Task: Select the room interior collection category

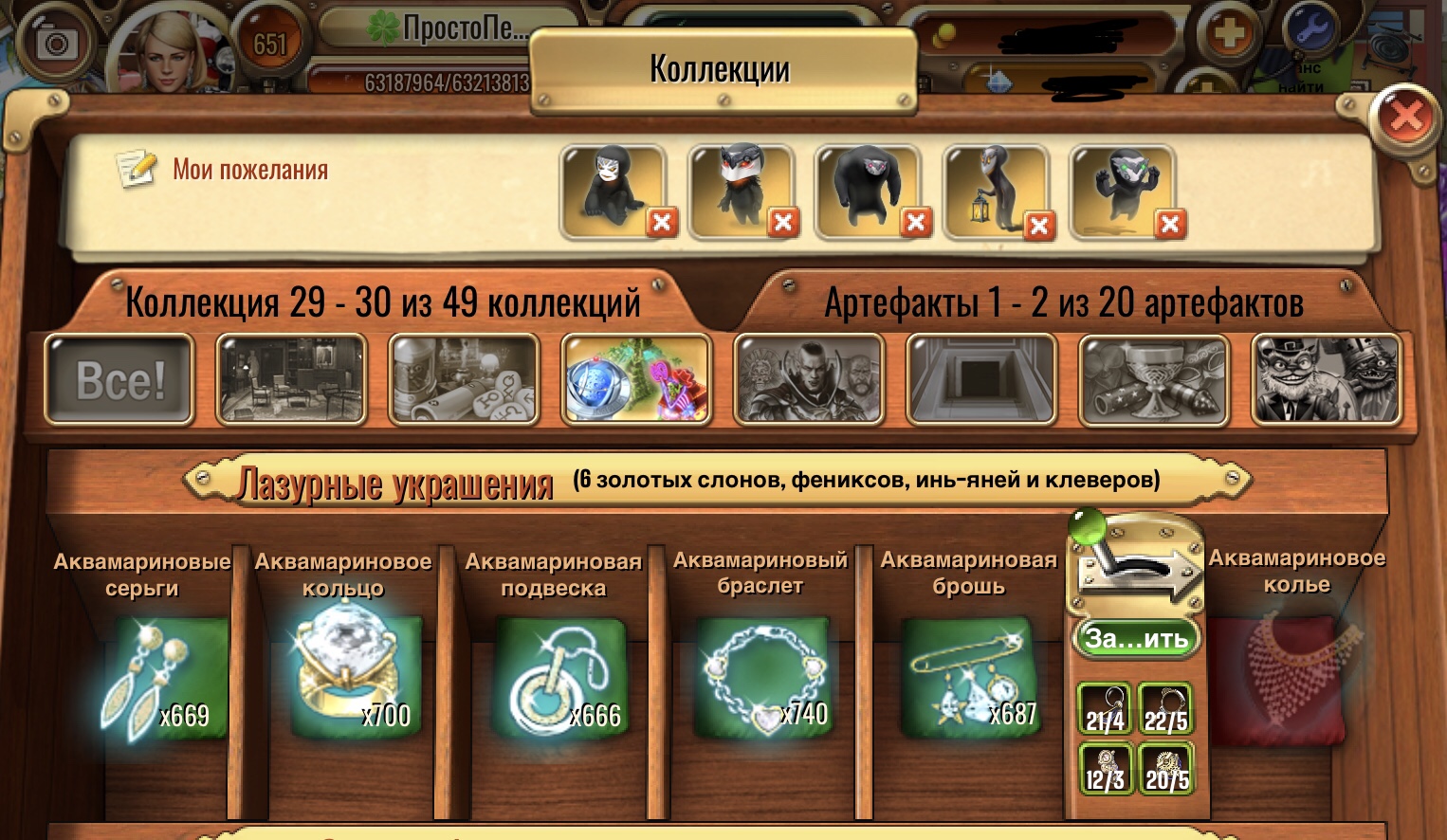Action: (x=291, y=380)
